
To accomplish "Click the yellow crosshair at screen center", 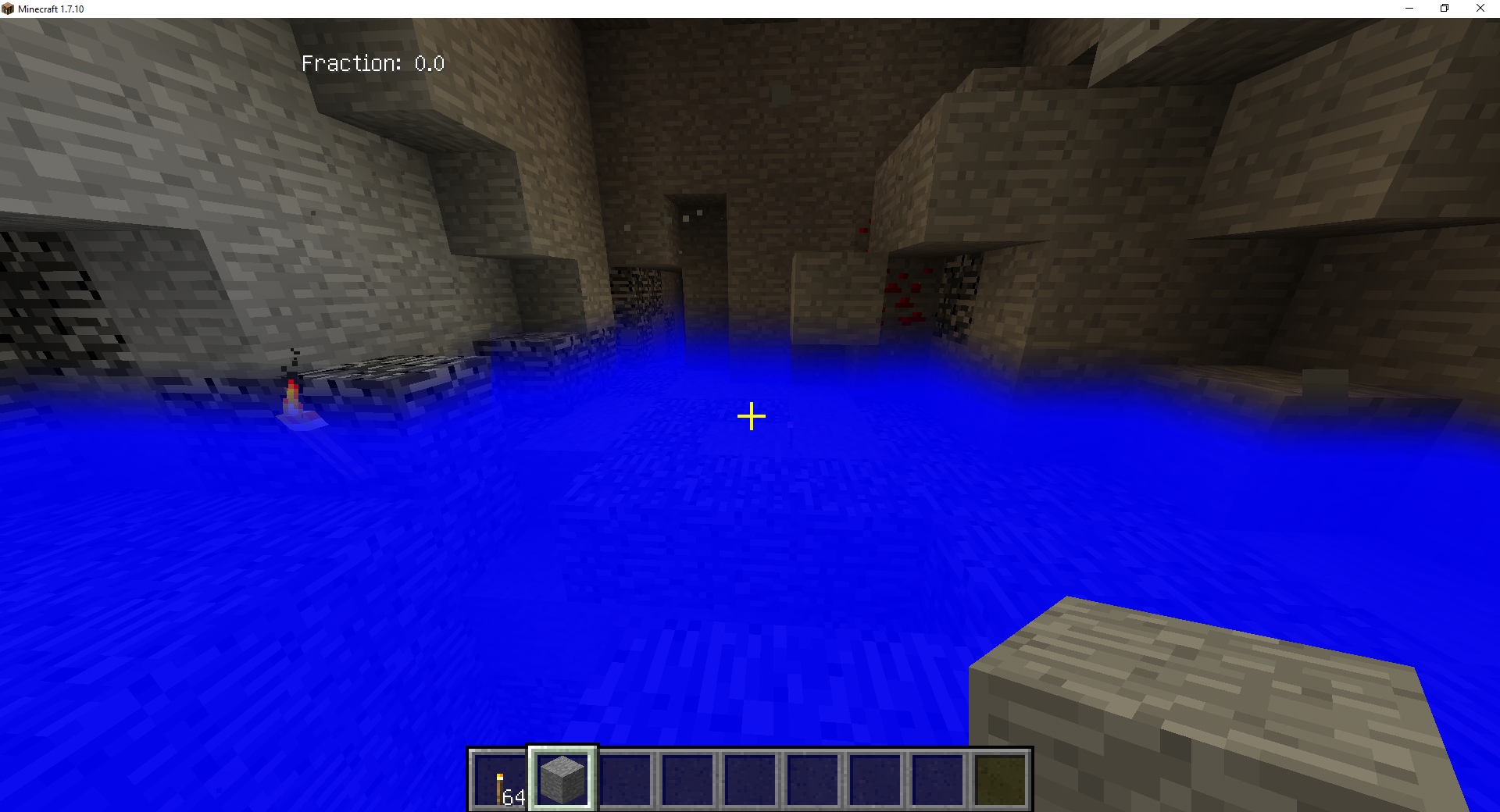I will coord(750,417).
